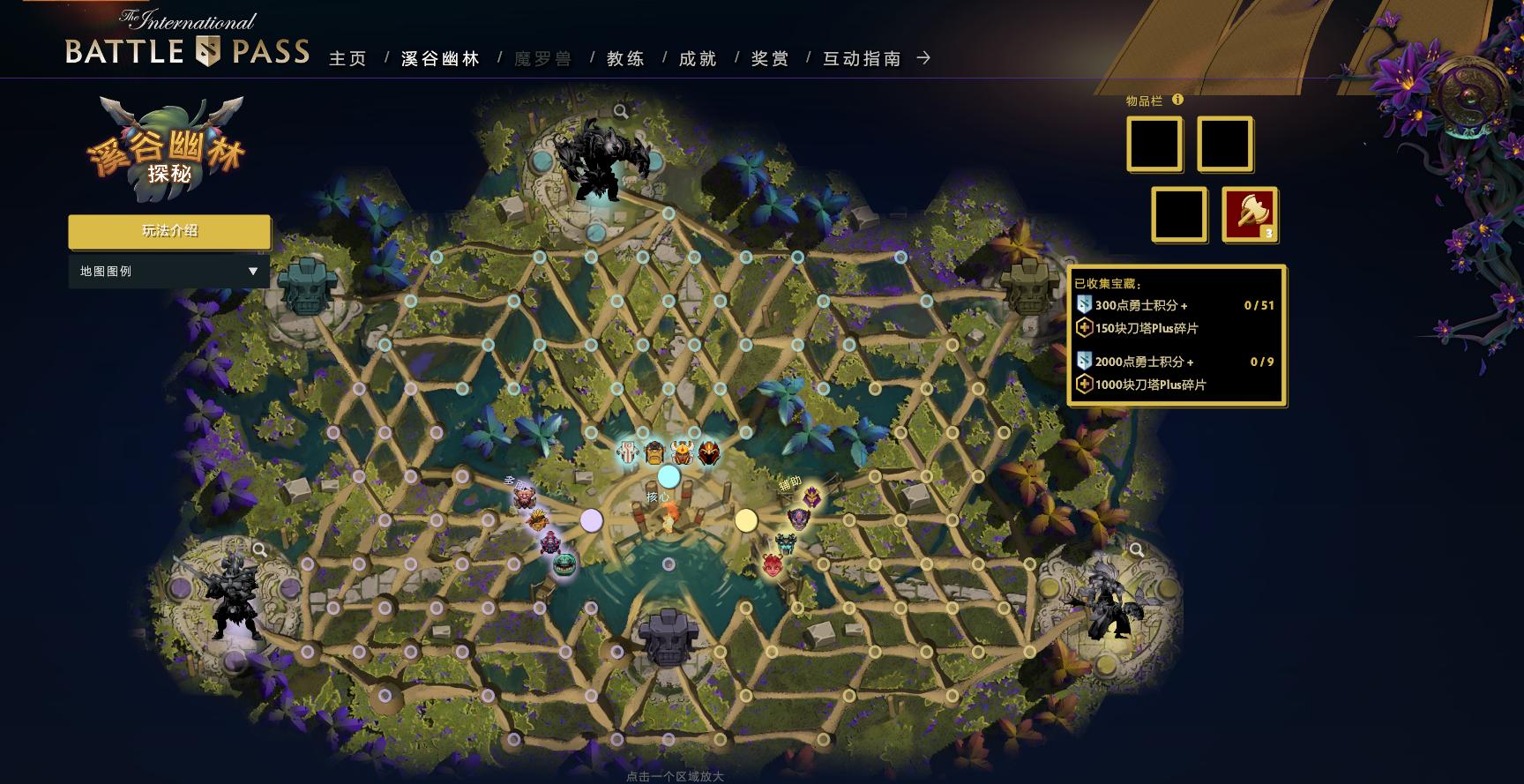The image size is (1524, 784).
Task: Select the axe item in the inventory
Action: 1249,213
